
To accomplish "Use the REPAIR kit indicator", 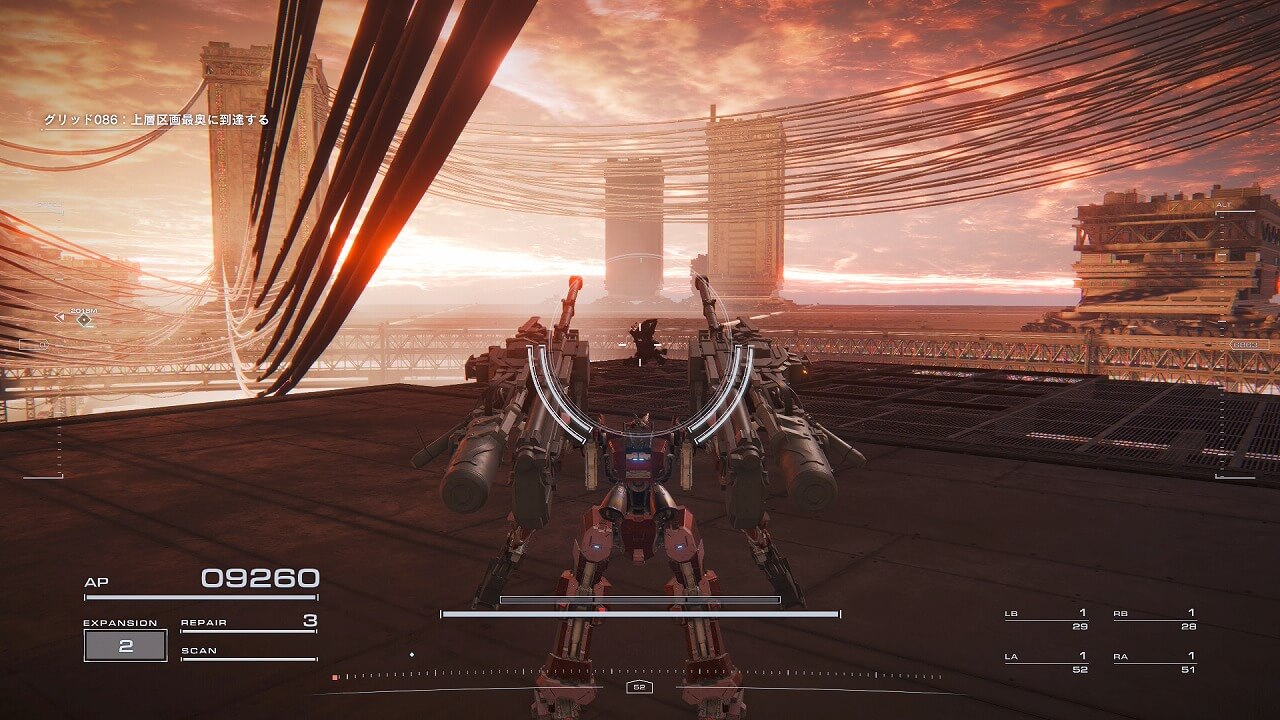I will click(x=249, y=623).
